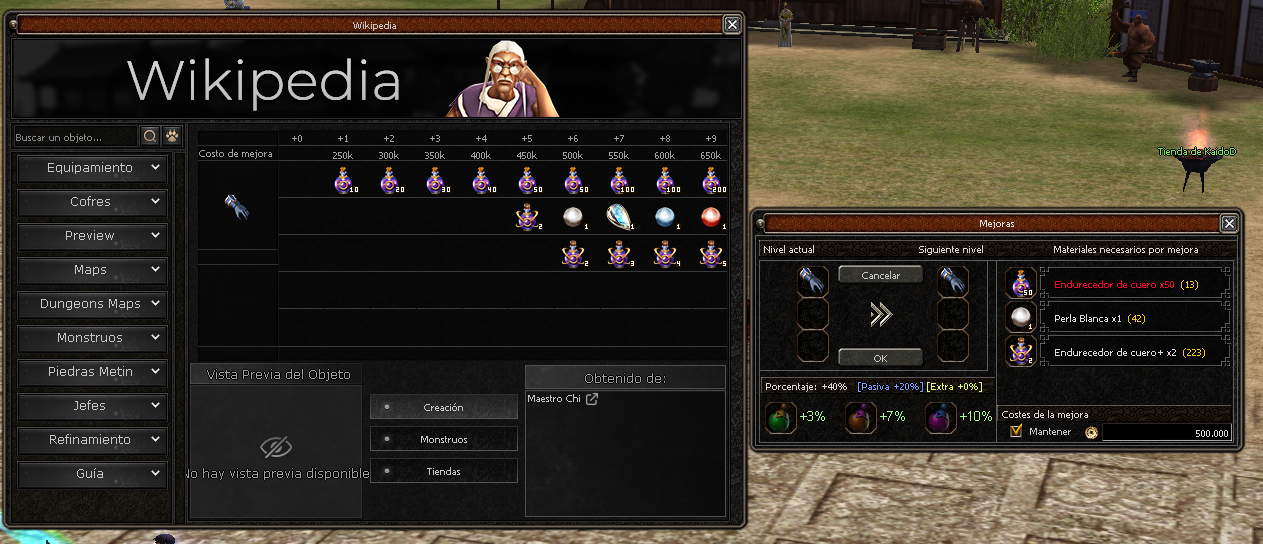This screenshot has height=544, width=1263.
Task: Select the Tiendas source button
Action: 443,471
